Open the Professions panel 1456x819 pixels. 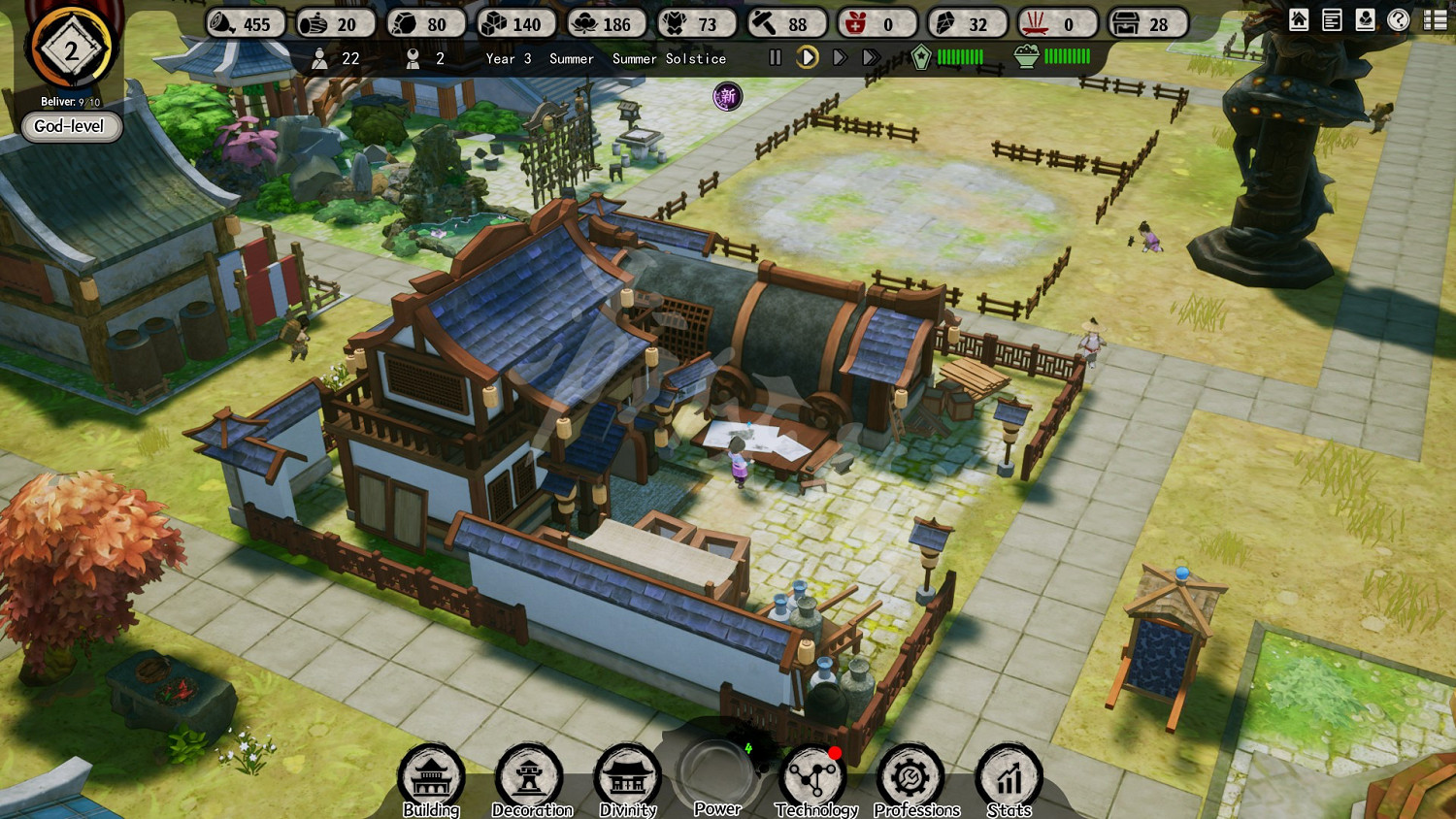pos(910,777)
